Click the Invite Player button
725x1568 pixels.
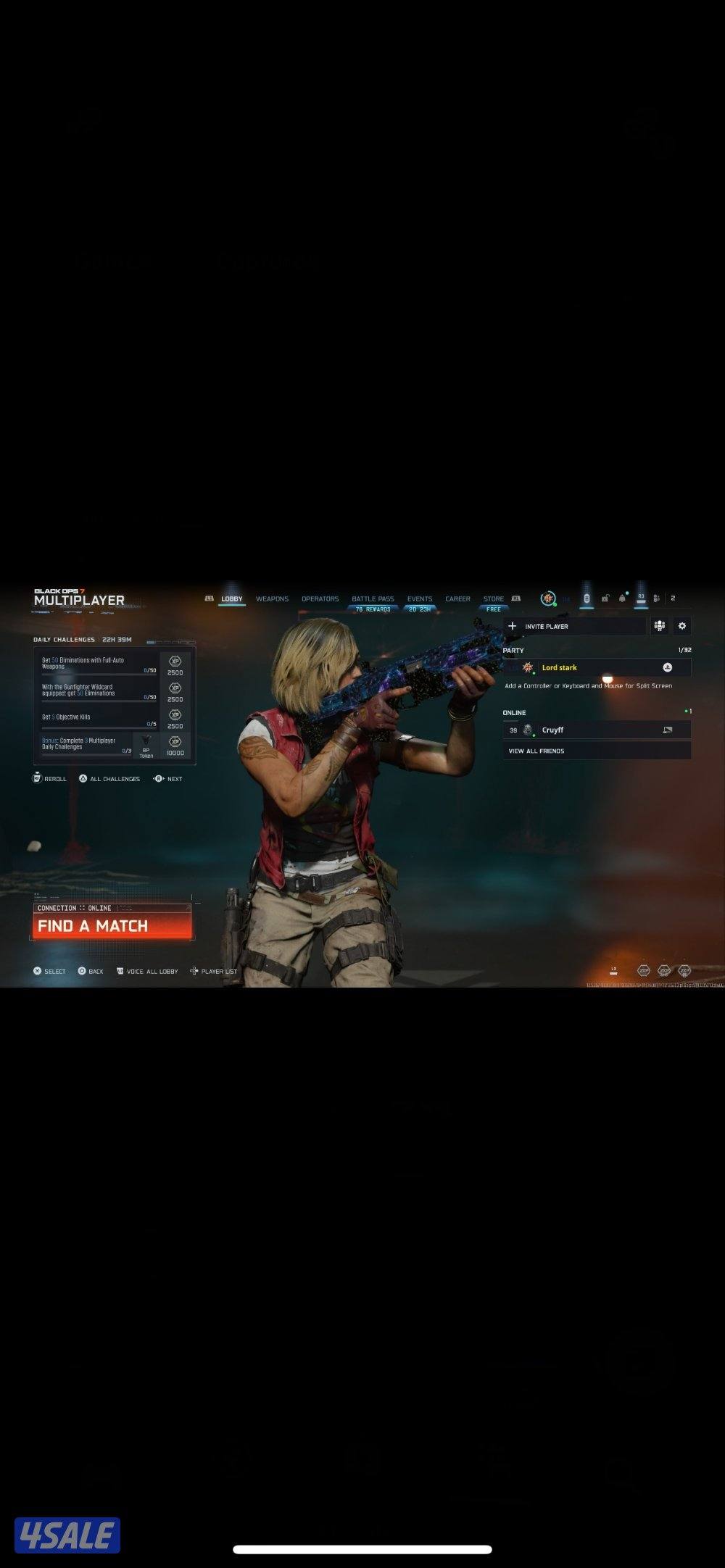coord(574,626)
